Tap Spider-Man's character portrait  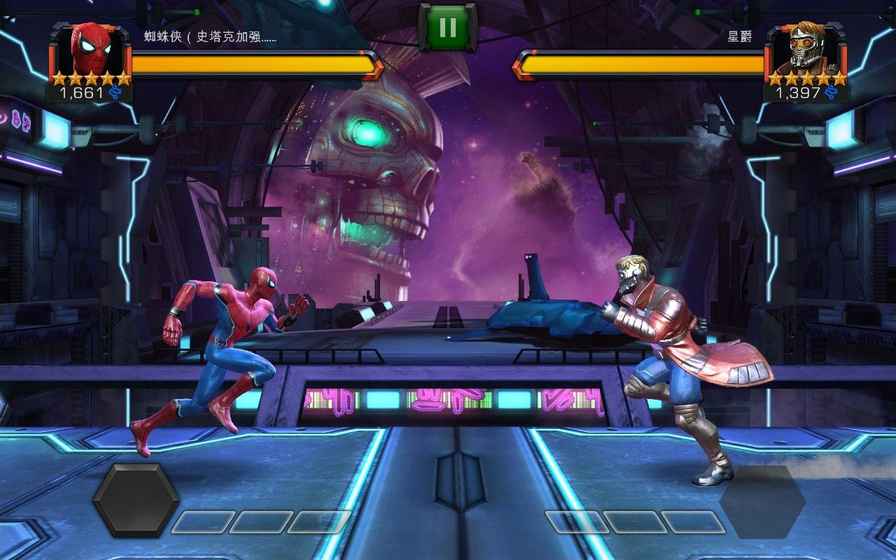(93, 47)
